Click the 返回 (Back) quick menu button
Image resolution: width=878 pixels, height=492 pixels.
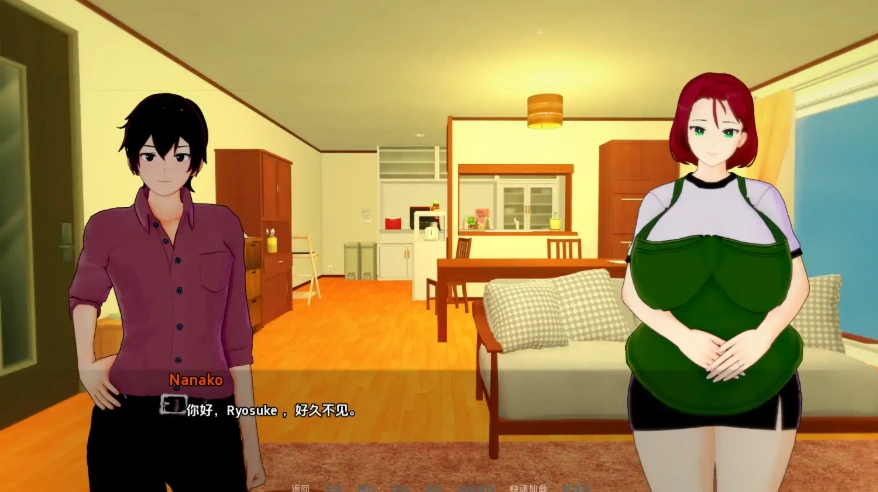pos(300,488)
